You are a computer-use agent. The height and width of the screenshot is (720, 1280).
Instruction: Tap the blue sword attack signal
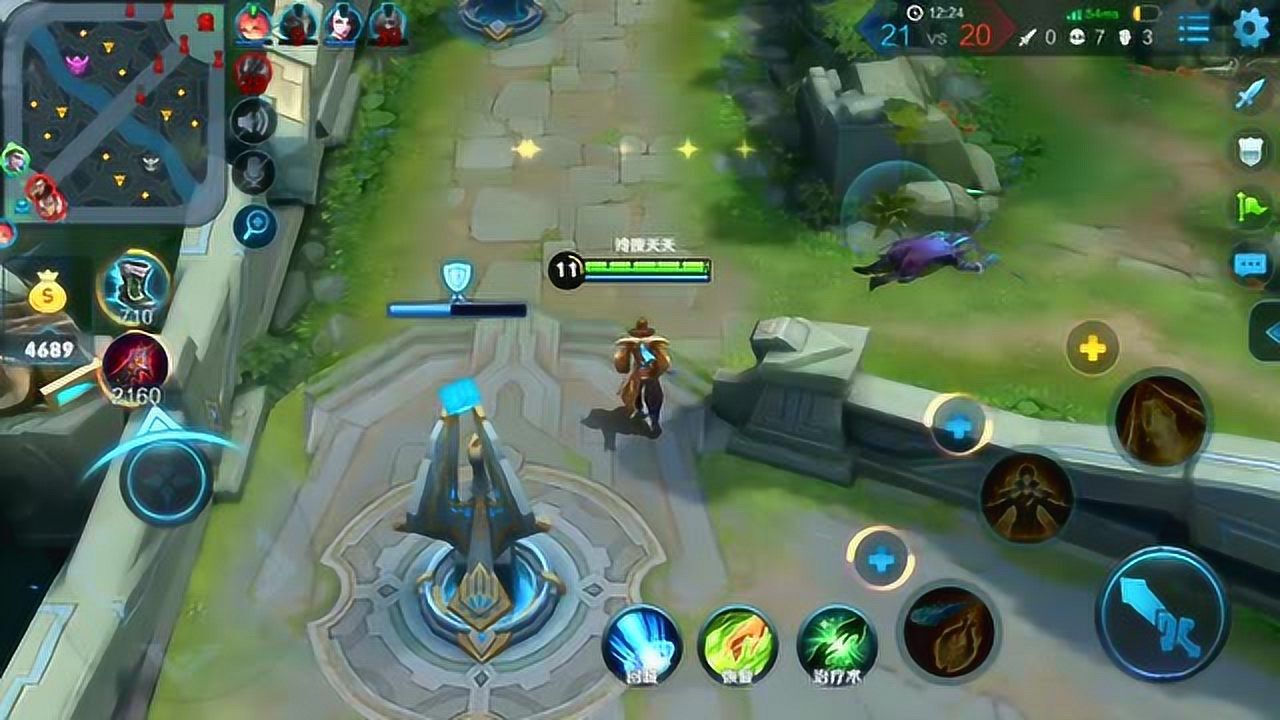pos(1251,94)
